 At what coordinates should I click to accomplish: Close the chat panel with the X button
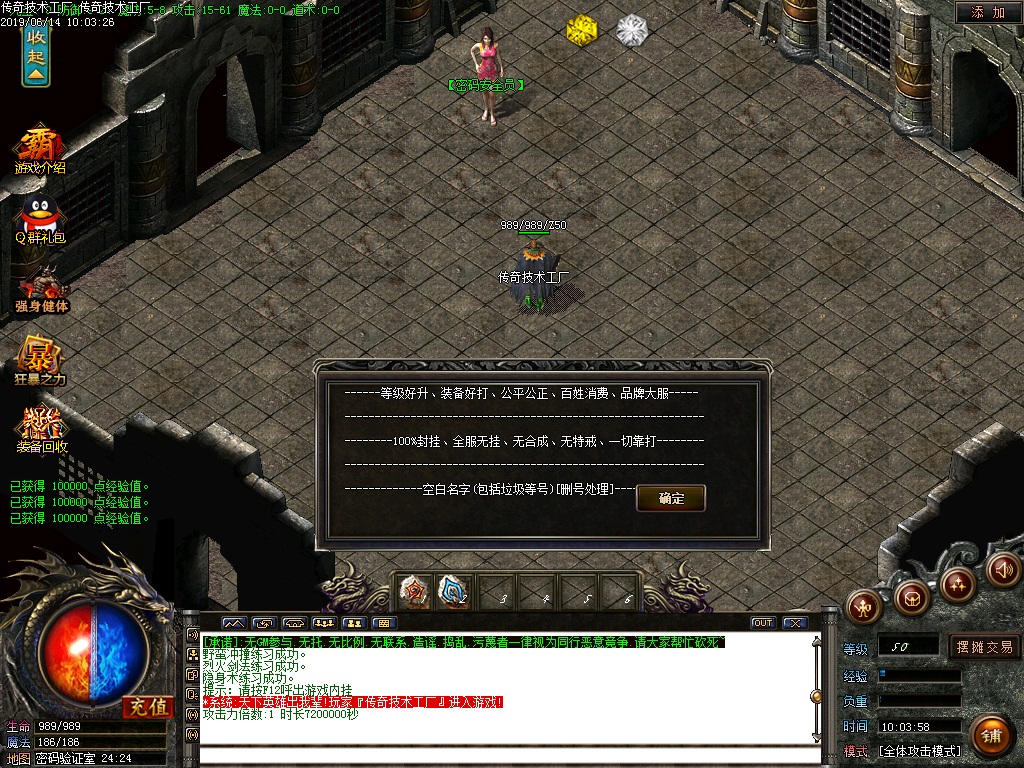[x=795, y=623]
